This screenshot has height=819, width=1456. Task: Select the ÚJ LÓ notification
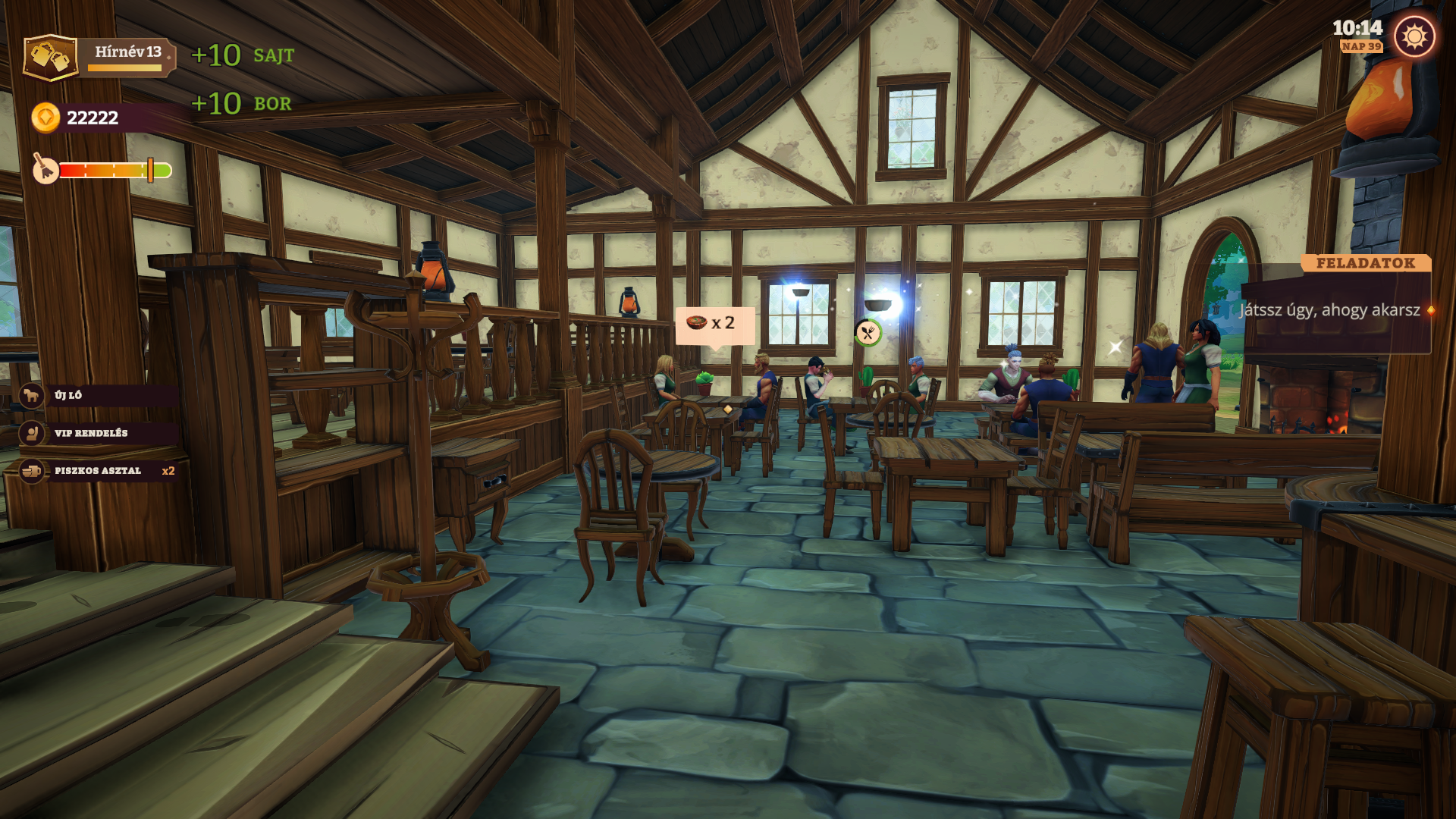tap(99, 395)
